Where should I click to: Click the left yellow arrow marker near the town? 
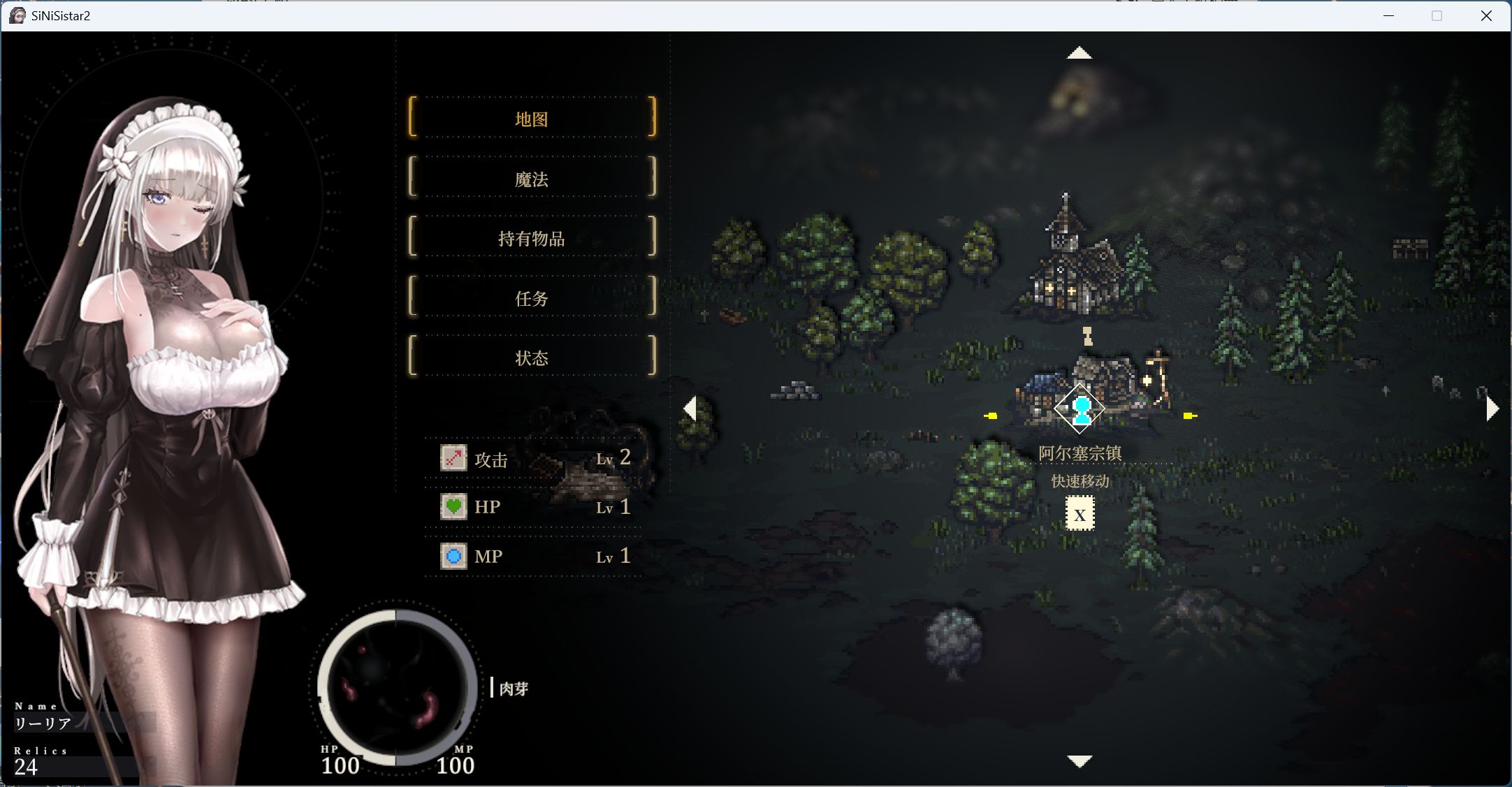point(992,416)
